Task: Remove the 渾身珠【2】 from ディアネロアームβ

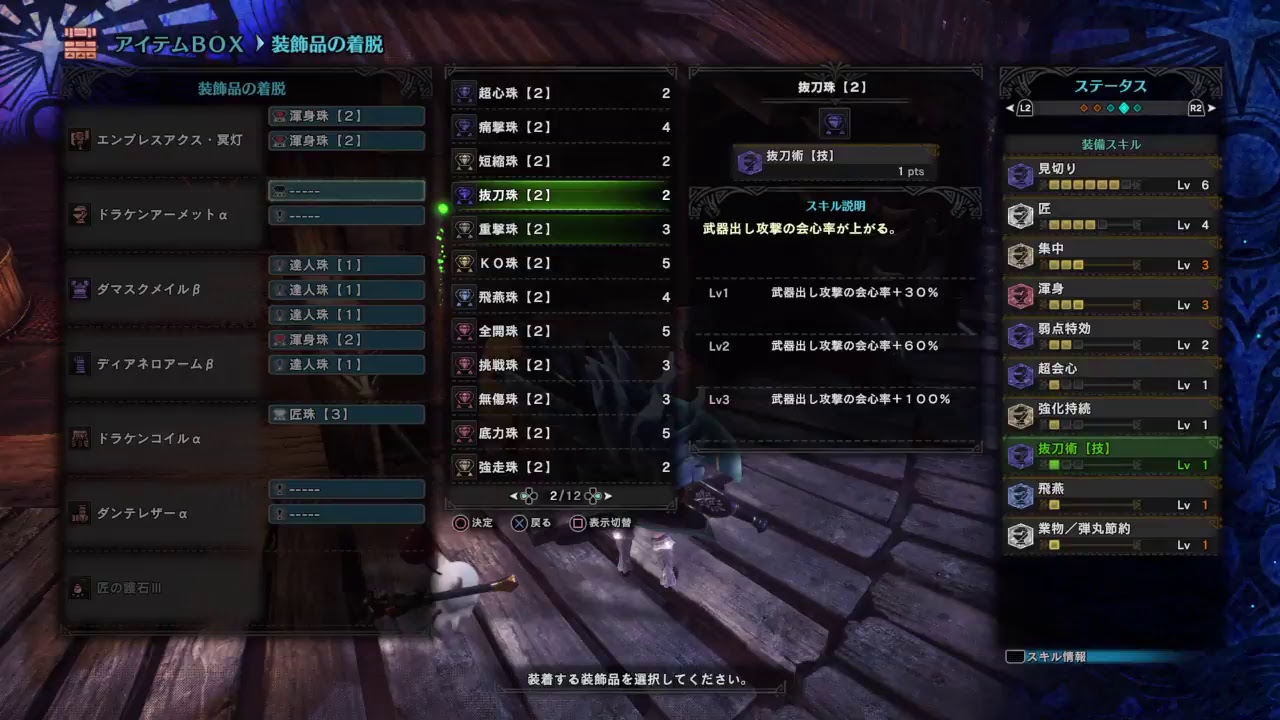Action: point(345,339)
